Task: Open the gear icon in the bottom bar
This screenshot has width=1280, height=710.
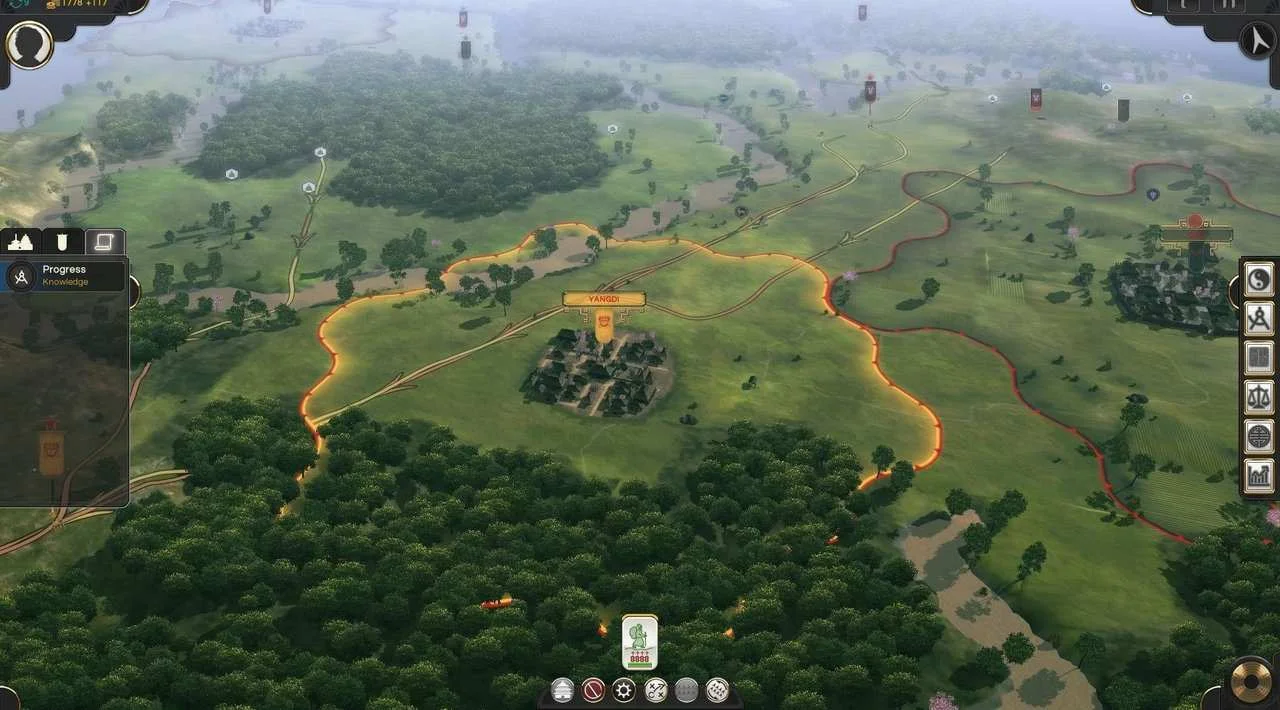Action: point(625,690)
